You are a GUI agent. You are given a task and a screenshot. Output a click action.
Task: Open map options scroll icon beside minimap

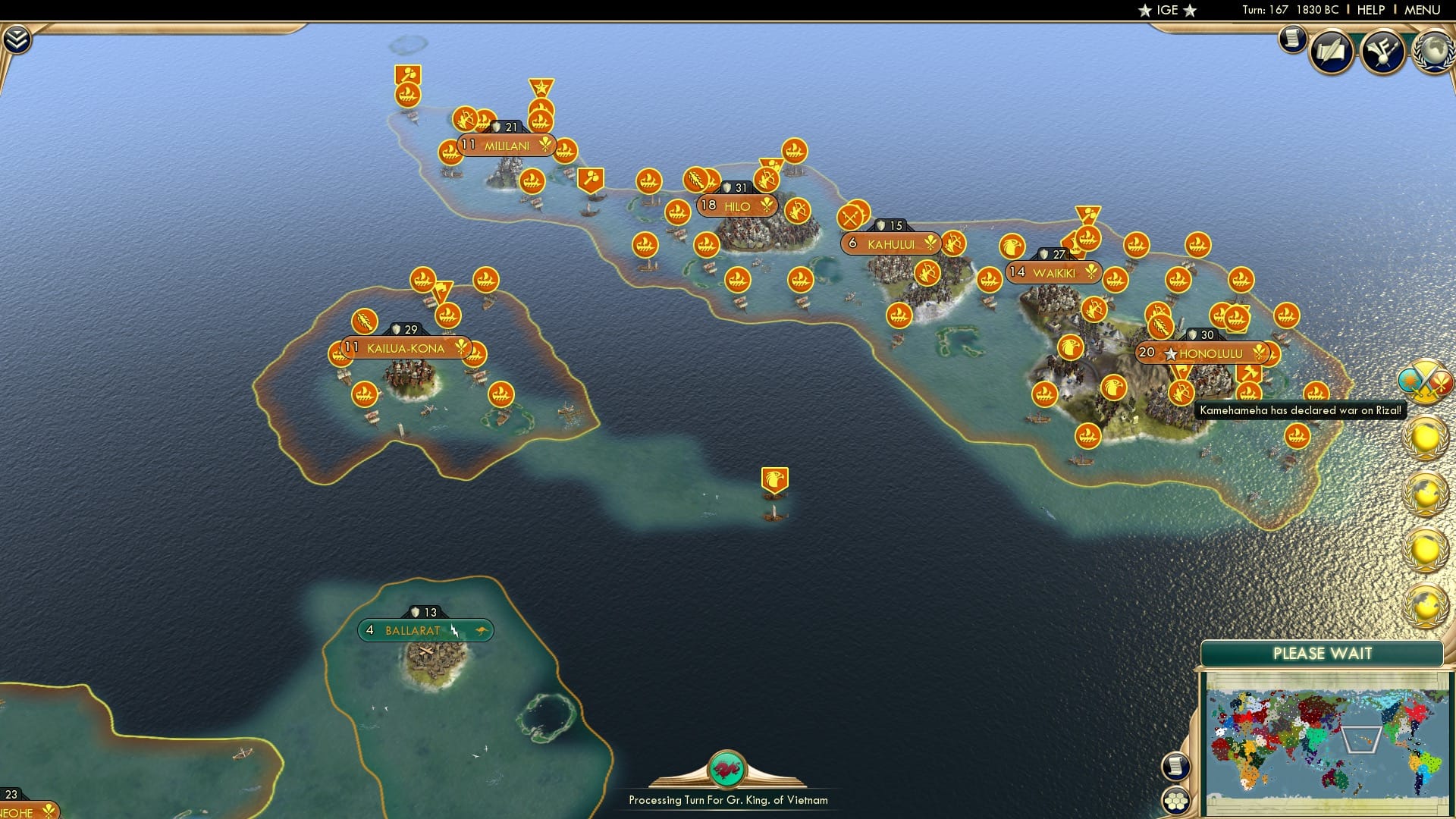coord(1176,768)
